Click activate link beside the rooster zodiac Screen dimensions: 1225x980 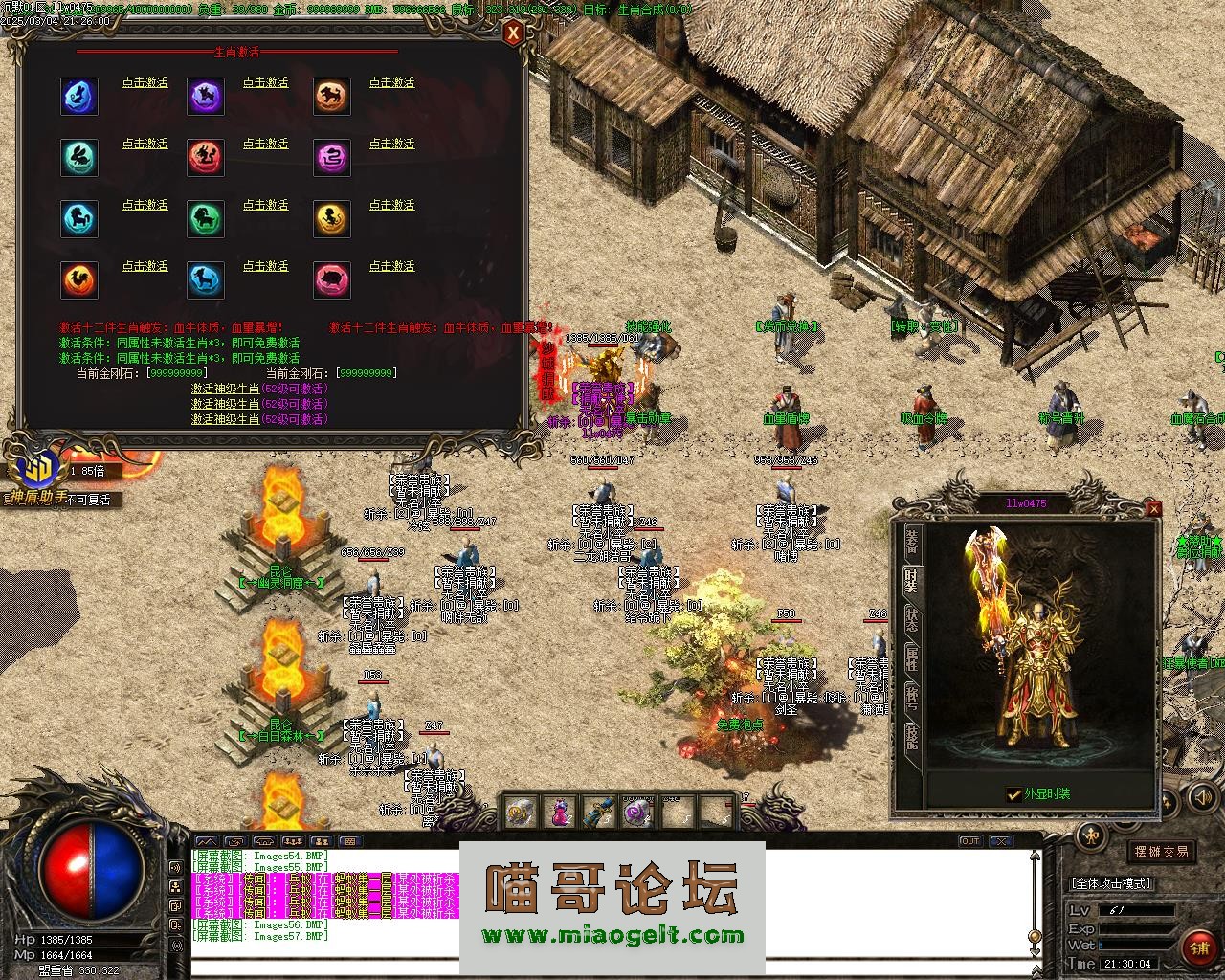(x=145, y=267)
